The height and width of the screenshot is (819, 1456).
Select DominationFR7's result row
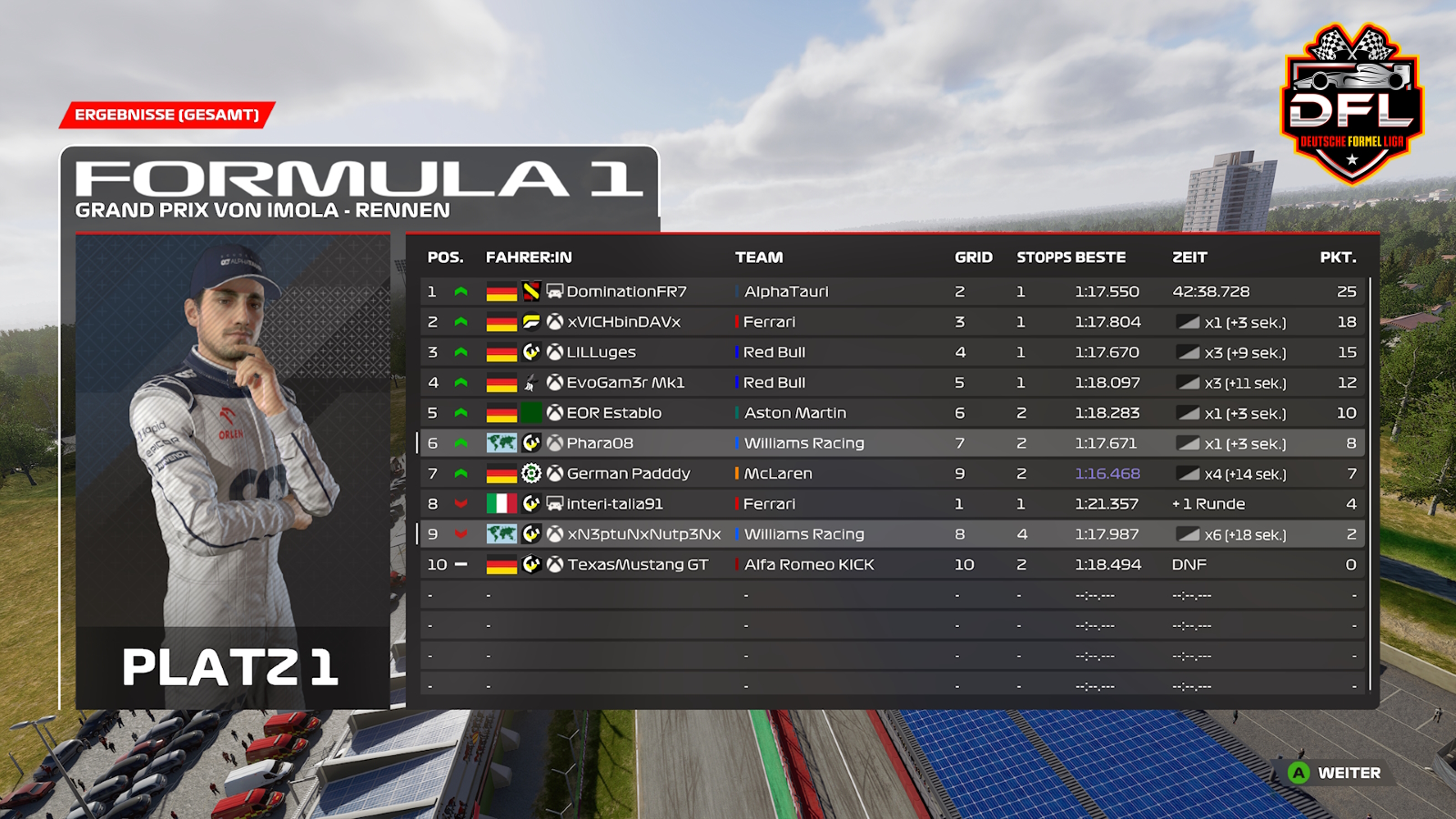[x=626, y=292]
